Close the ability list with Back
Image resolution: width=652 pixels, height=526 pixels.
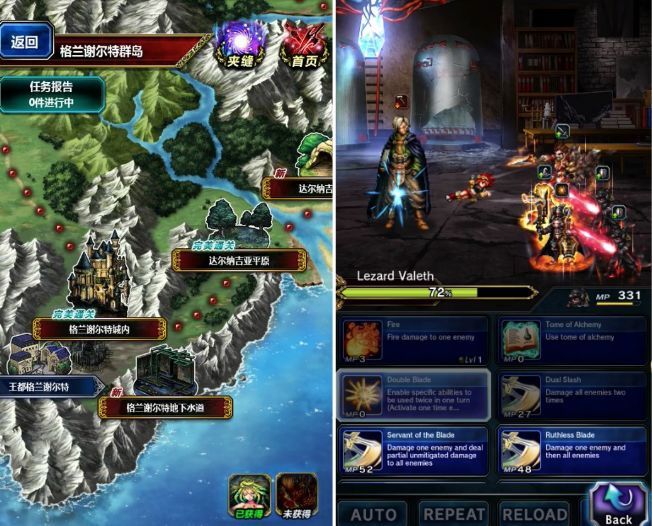618,505
